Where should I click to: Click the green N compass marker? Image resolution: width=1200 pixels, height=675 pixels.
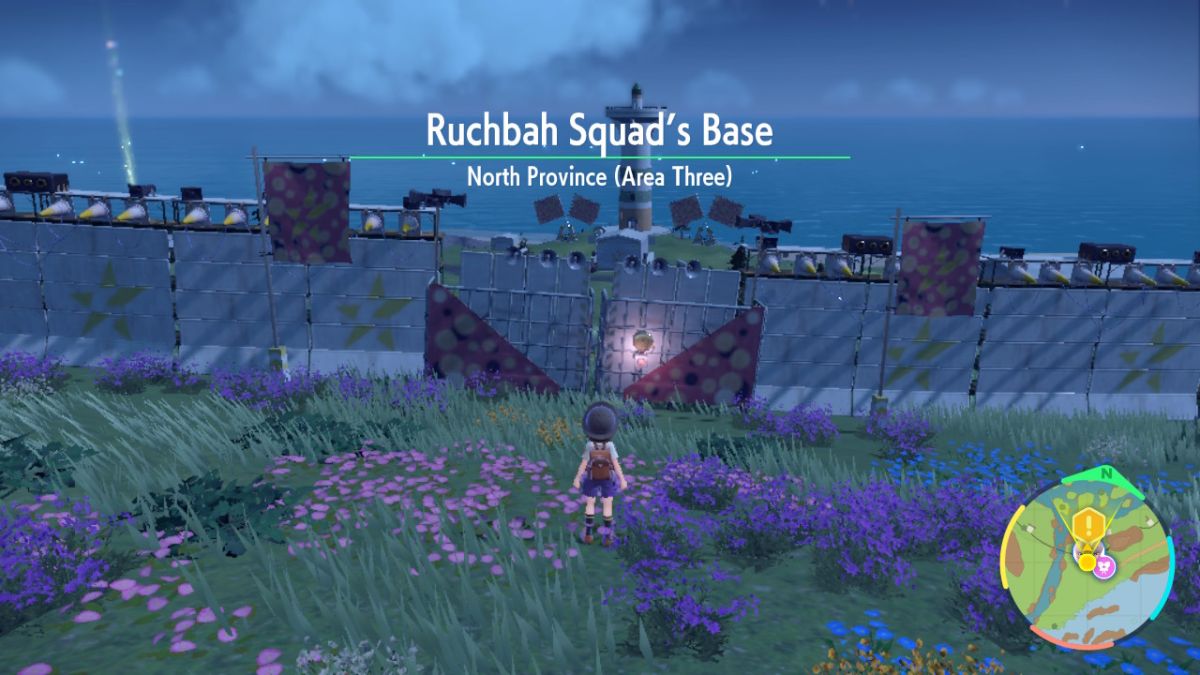(1106, 473)
